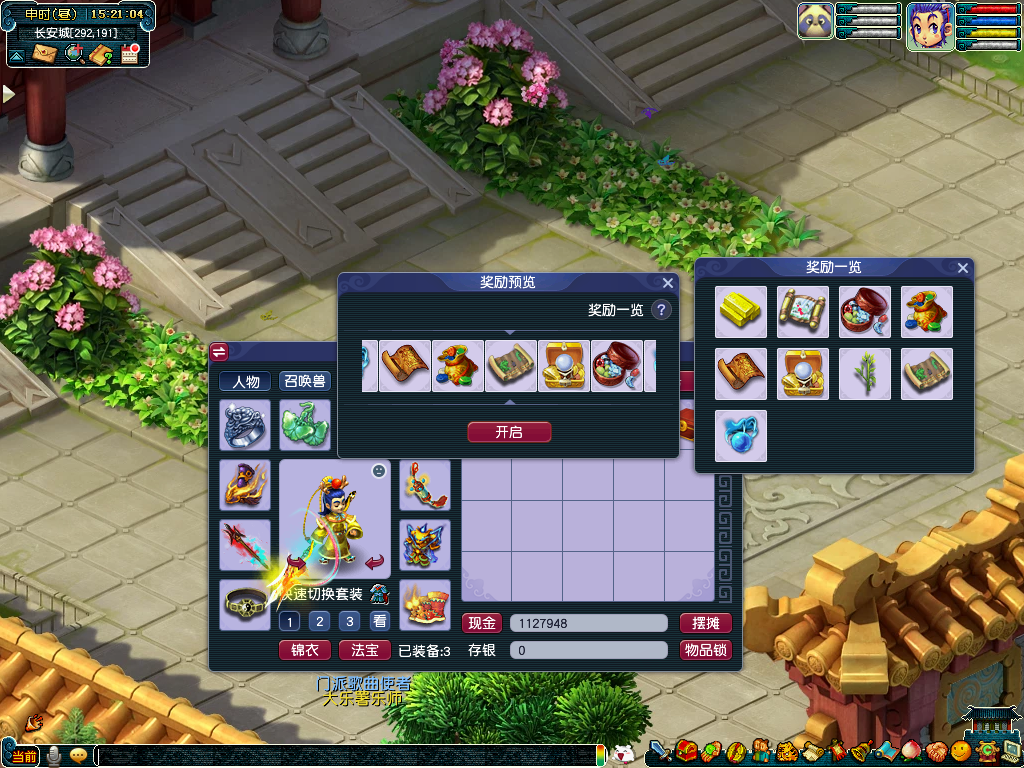Click the 开启 button in reward preview

pyautogui.click(x=509, y=432)
